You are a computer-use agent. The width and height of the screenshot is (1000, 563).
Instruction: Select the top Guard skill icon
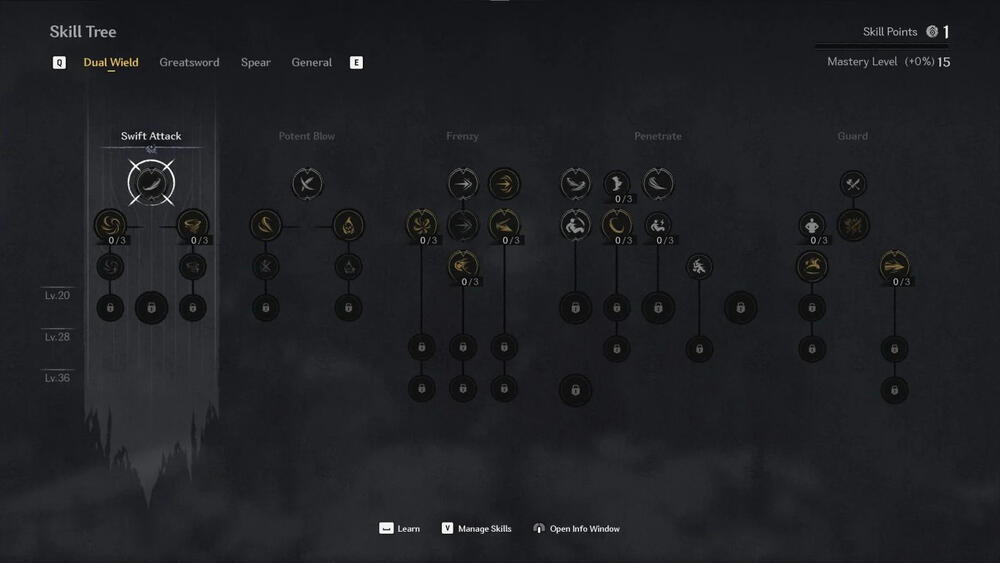click(853, 183)
